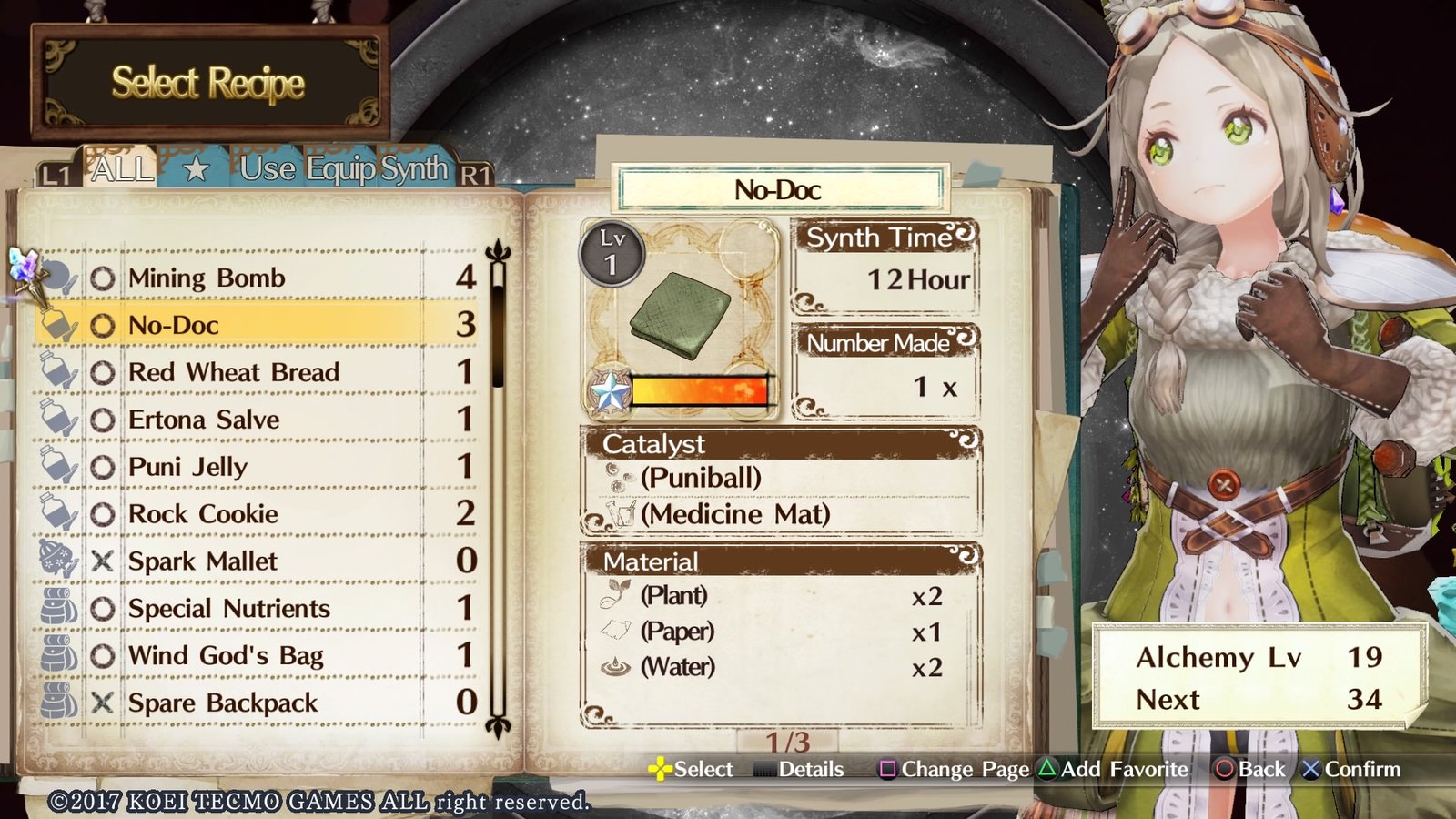Choose the Medicine Mat catalyst entry
The image size is (1456, 819).
pyautogui.click(x=734, y=514)
